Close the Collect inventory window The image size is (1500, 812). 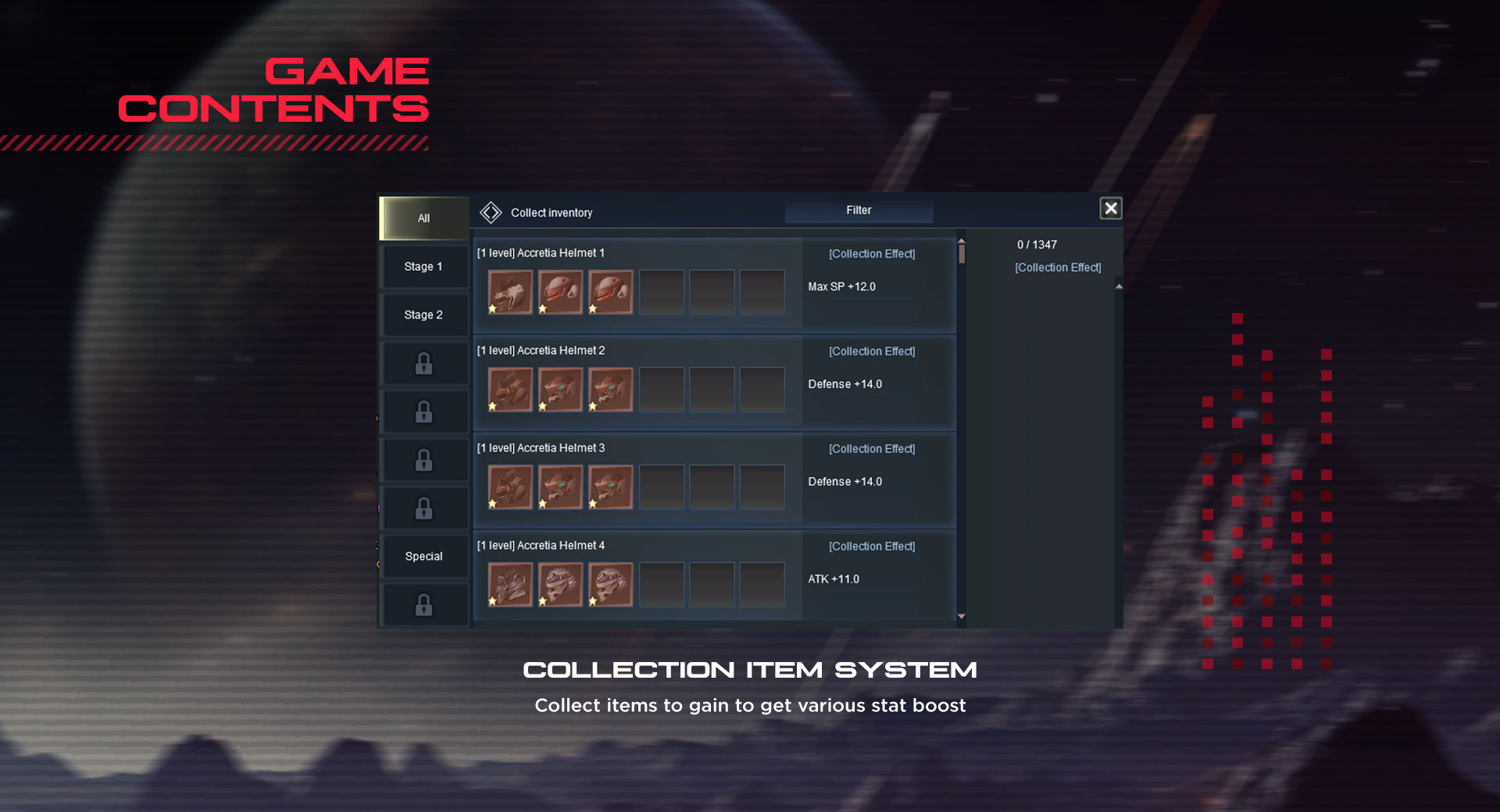tap(1110, 208)
